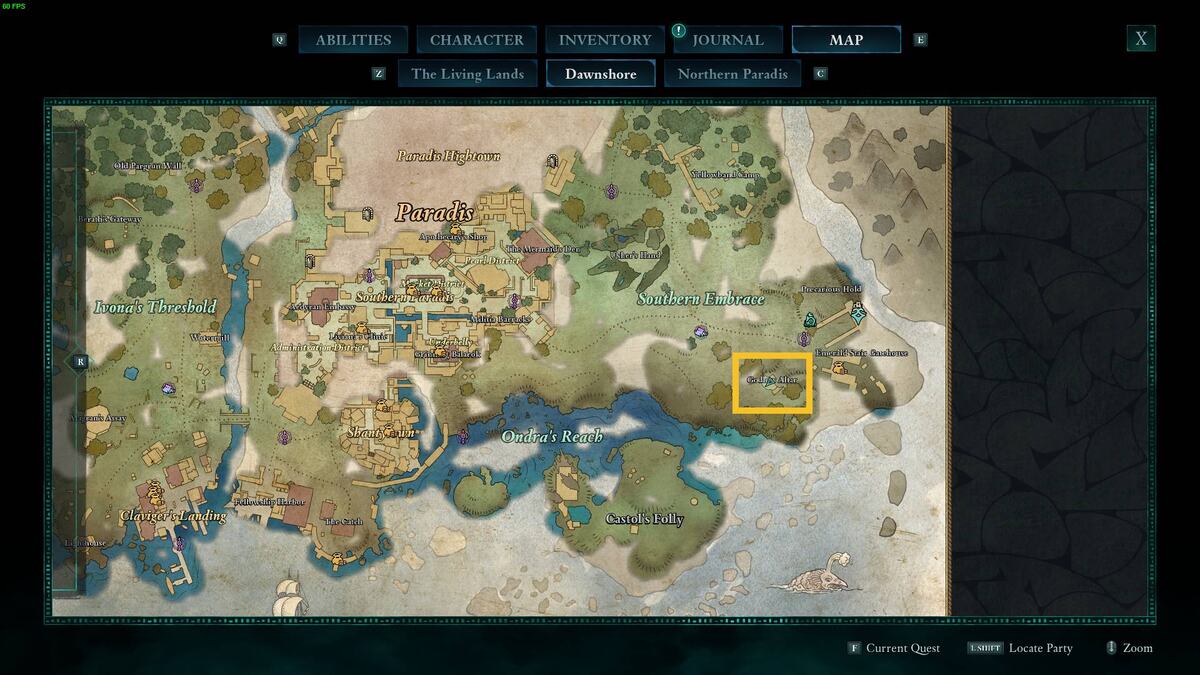The width and height of the screenshot is (1200, 675).
Task: Click the Lighthouse fast travel beacon marker
Action: [x=180, y=543]
